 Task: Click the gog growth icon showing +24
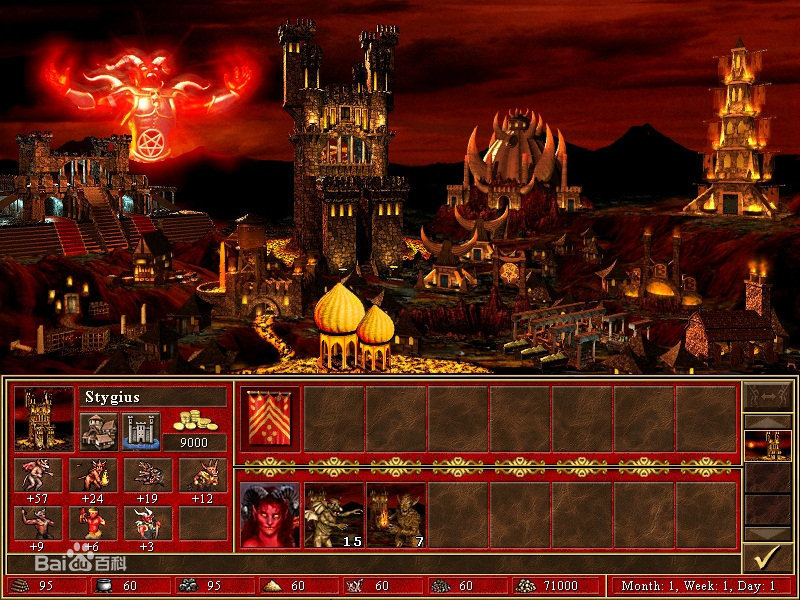pos(95,474)
